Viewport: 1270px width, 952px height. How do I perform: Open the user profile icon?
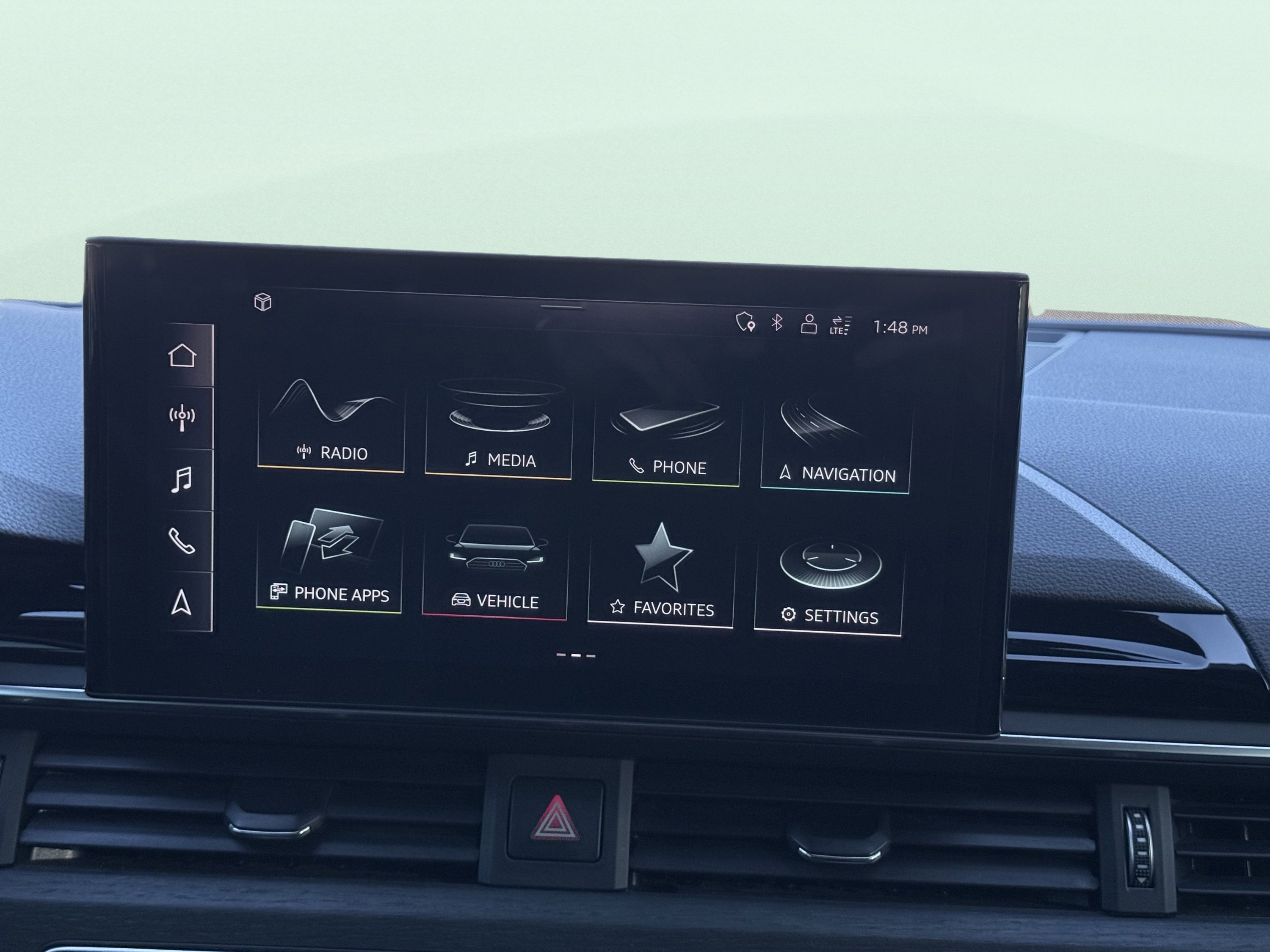pos(809,324)
